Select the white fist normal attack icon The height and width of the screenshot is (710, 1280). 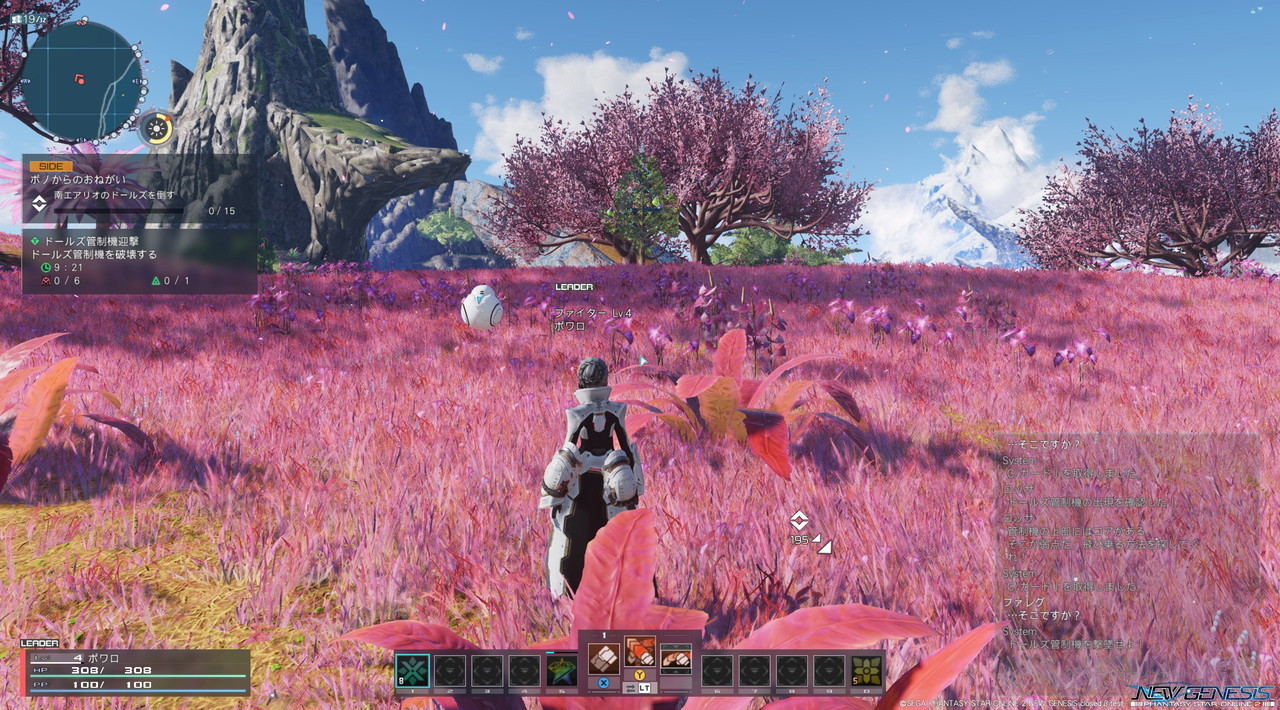click(603, 658)
